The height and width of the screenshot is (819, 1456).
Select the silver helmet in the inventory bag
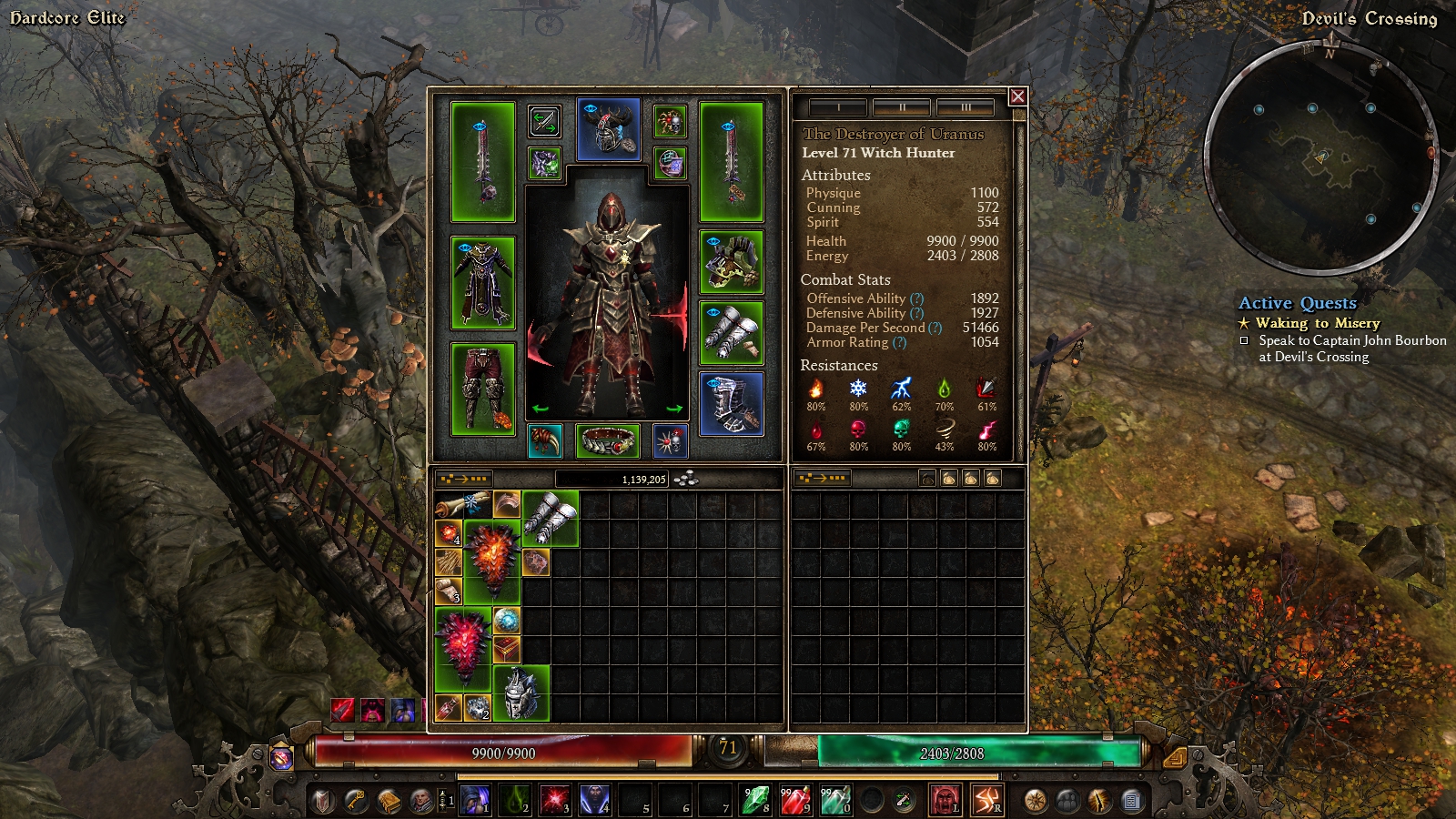(x=521, y=693)
